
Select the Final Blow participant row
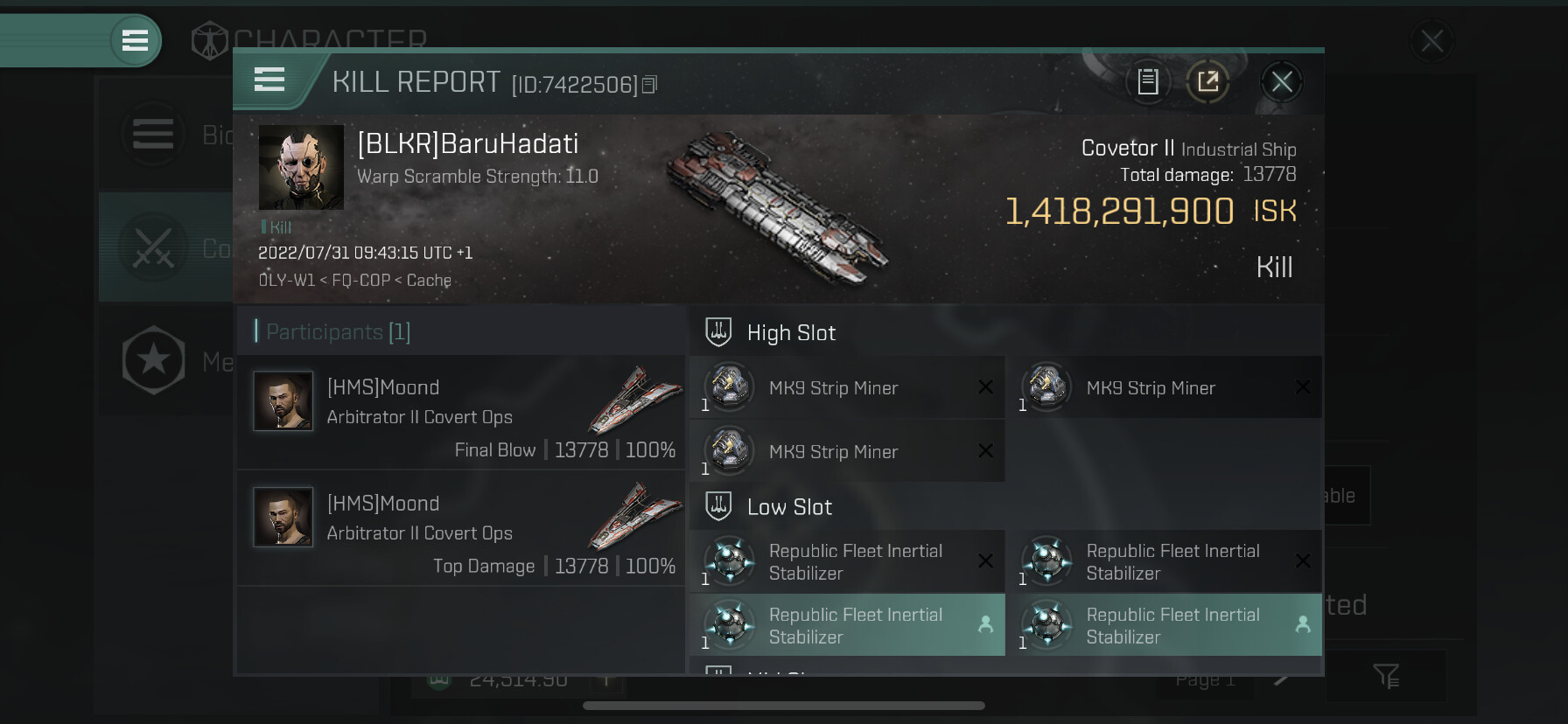coord(461,413)
